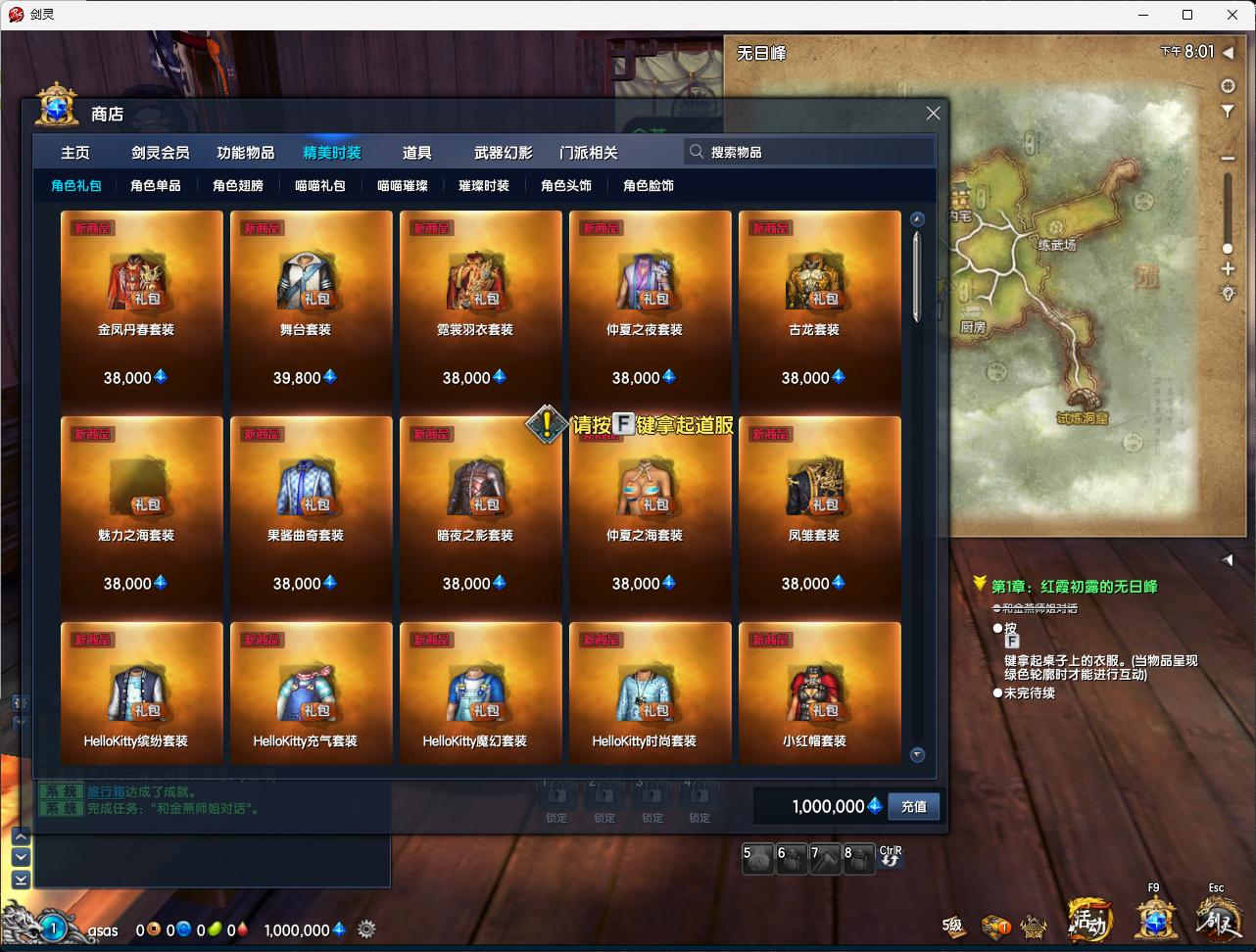Select the 角色翅膀 subcategory
The width and height of the screenshot is (1256, 952).
point(238,185)
